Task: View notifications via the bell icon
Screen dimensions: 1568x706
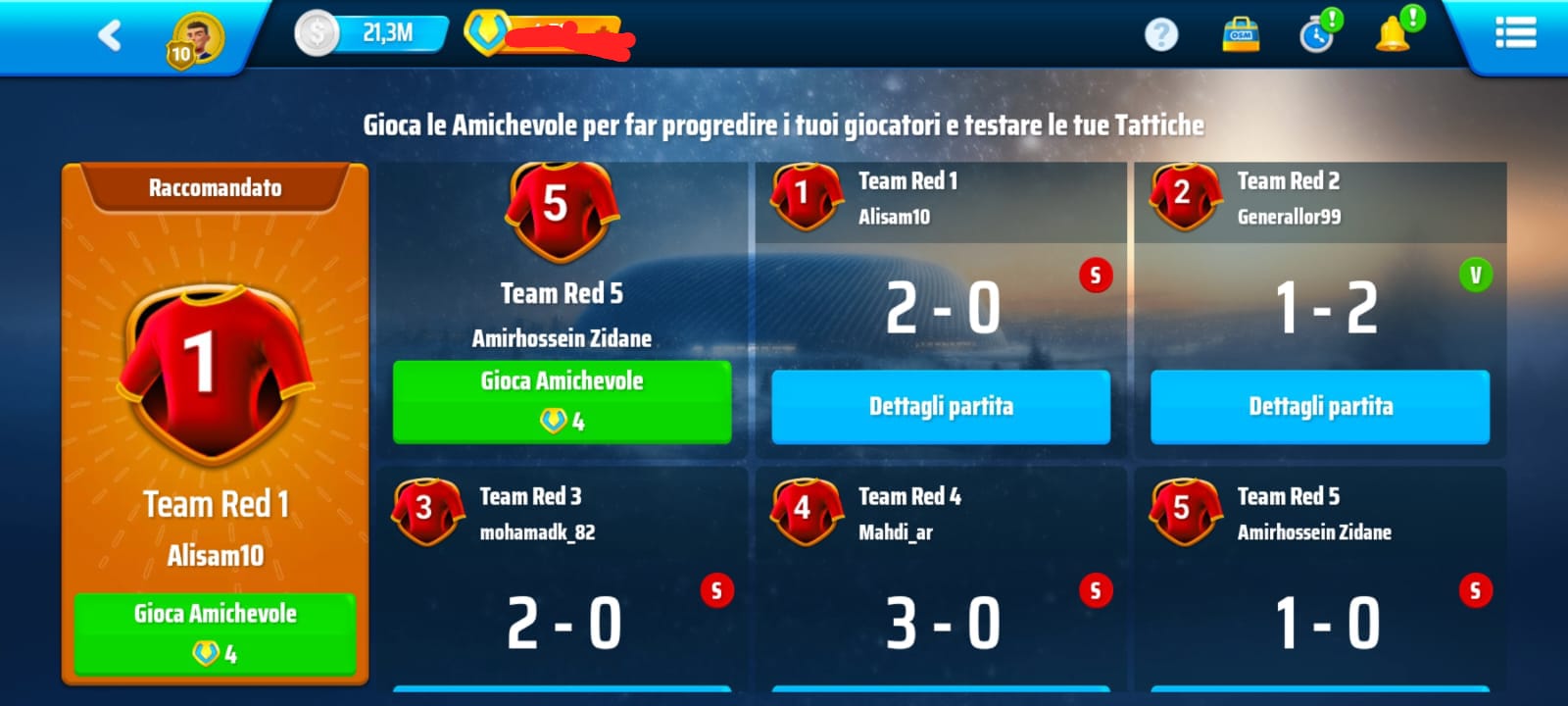Action: [x=1394, y=35]
